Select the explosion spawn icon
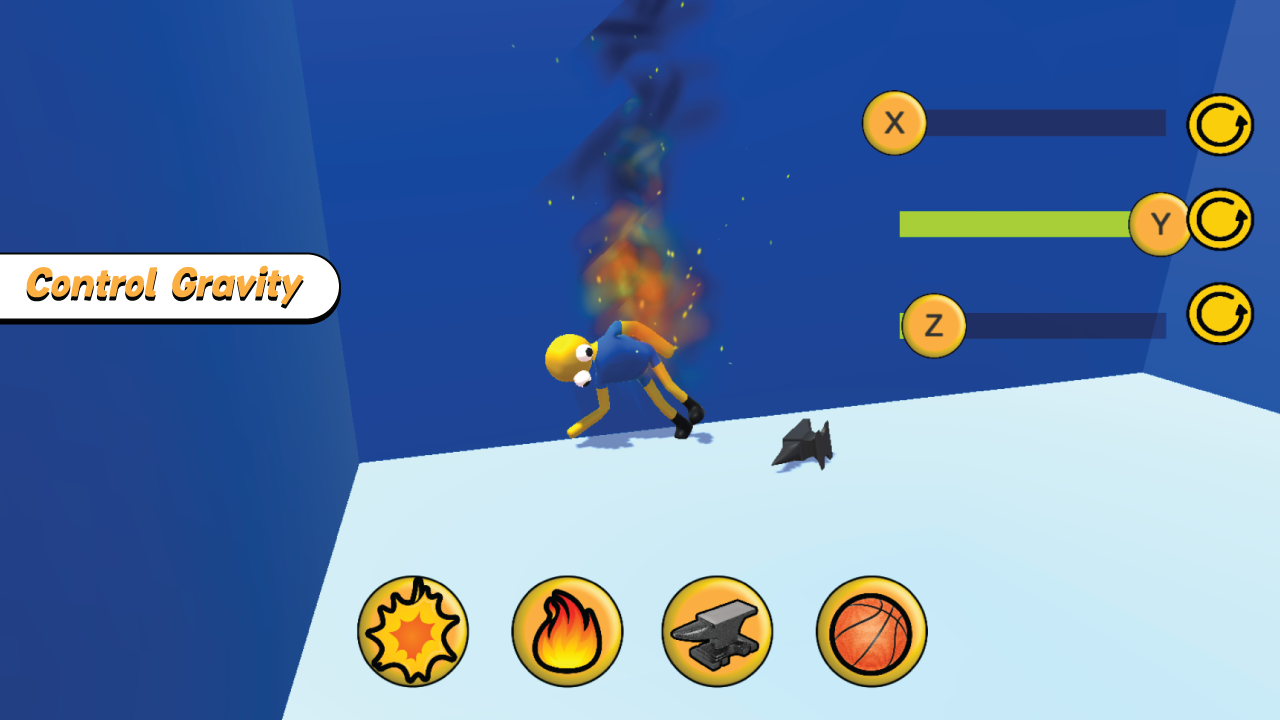Screen dimensions: 1280x720 pos(414,631)
